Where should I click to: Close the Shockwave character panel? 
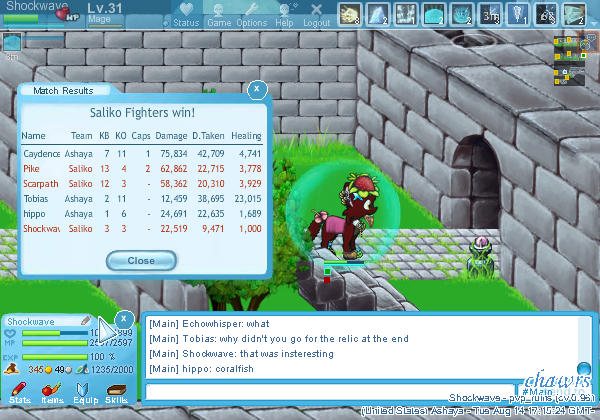124,319
